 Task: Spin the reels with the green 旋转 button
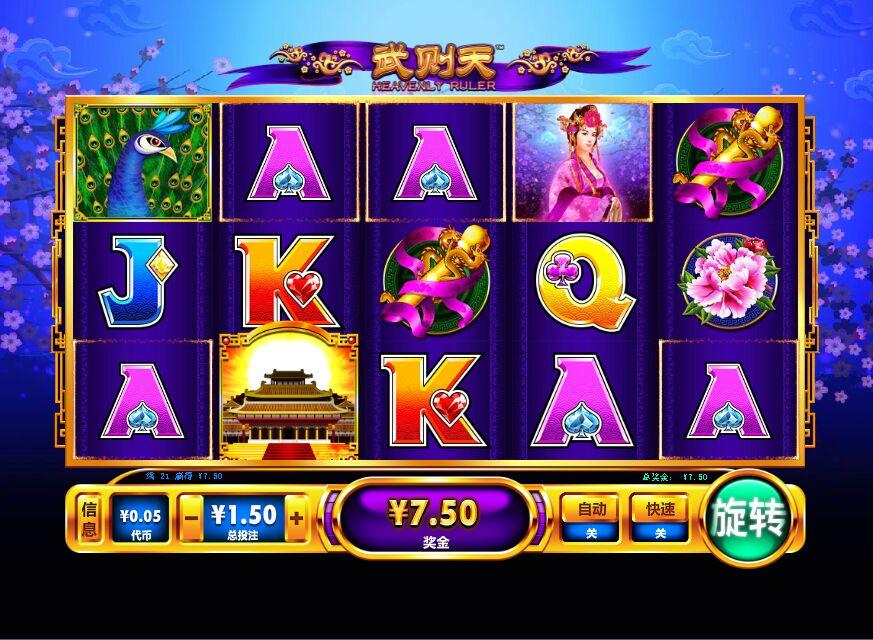pyautogui.click(x=751, y=519)
